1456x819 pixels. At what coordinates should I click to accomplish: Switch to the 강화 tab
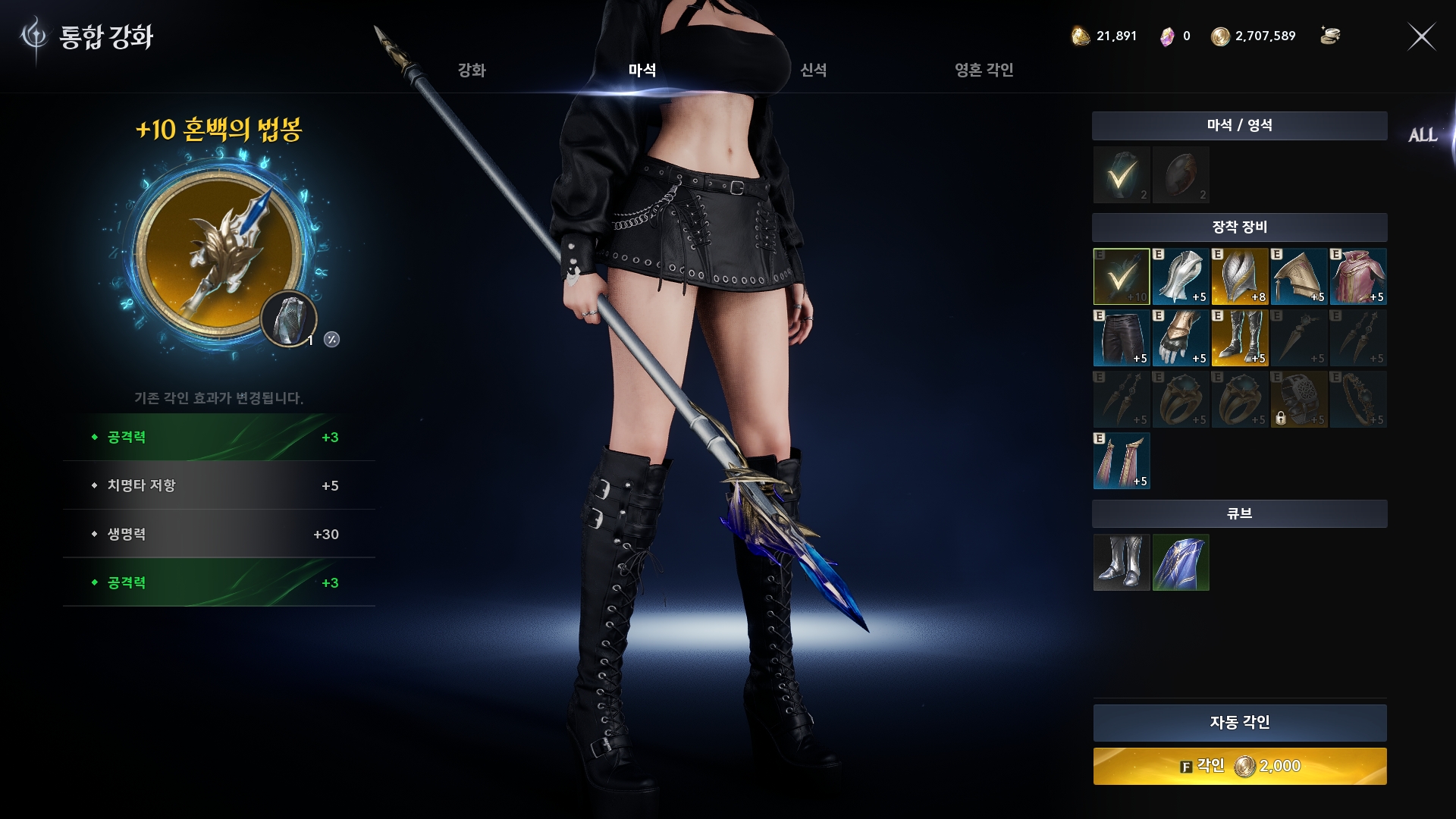pos(471,71)
